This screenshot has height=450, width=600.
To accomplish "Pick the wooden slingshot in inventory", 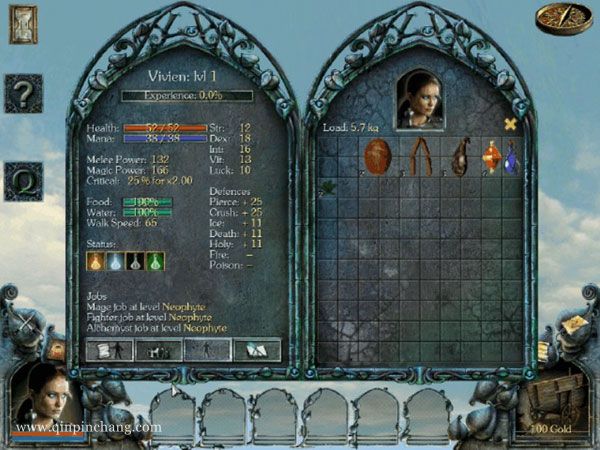I will (418, 157).
